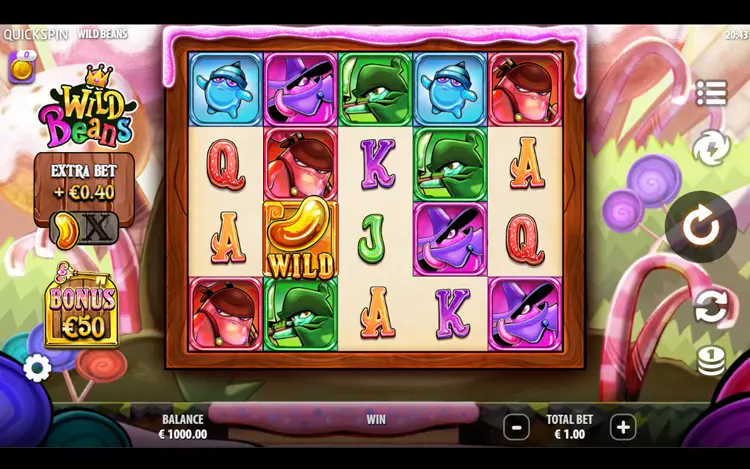Buy the €50 Bonus feature
750x469 pixels.
[81, 312]
